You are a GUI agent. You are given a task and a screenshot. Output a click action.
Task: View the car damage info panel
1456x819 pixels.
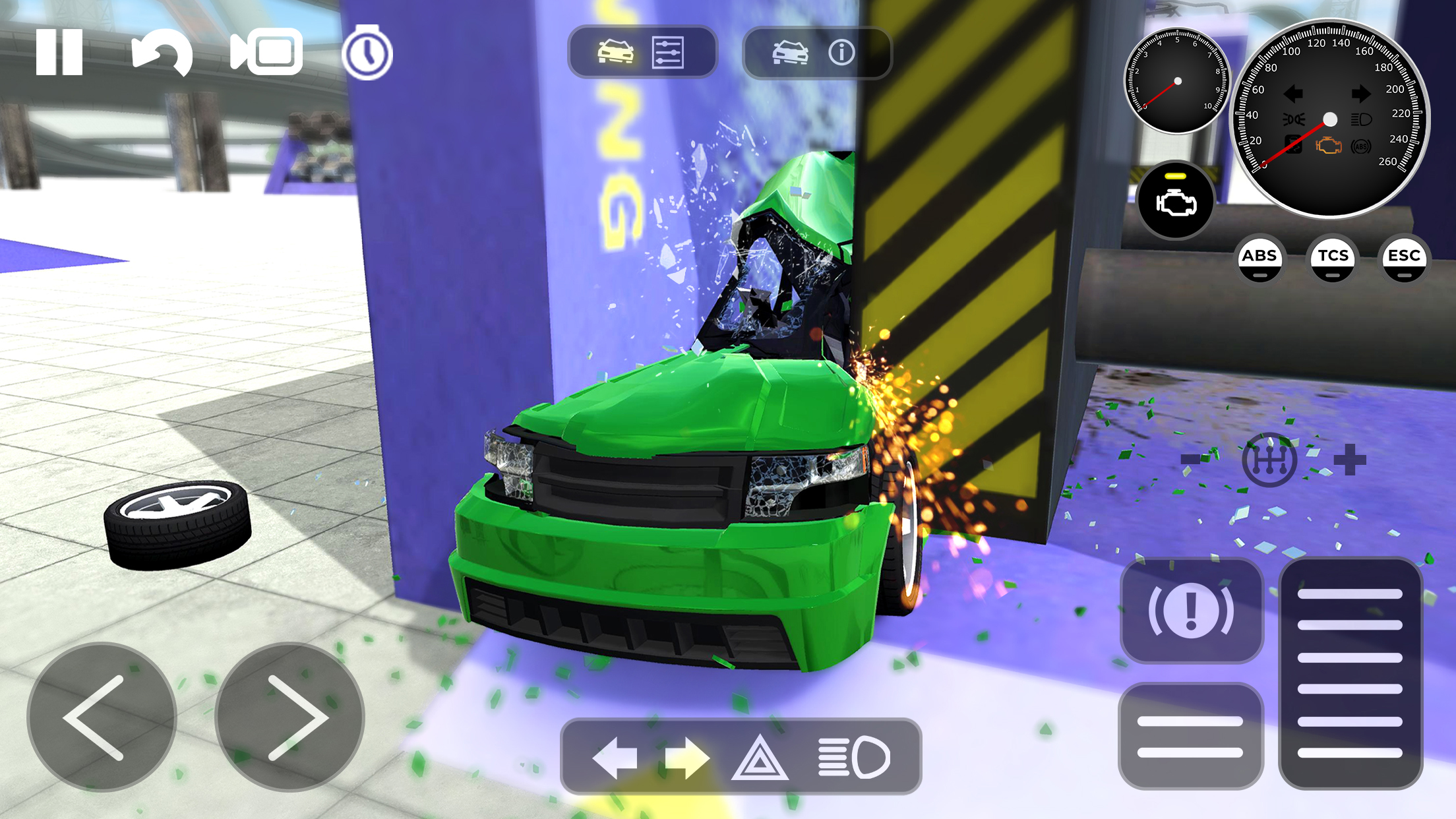pyautogui.click(x=818, y=52)
